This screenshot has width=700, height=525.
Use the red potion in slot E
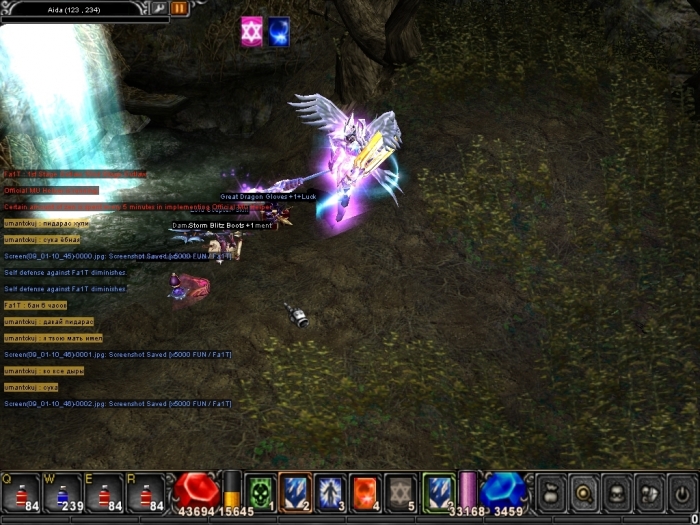104,492
